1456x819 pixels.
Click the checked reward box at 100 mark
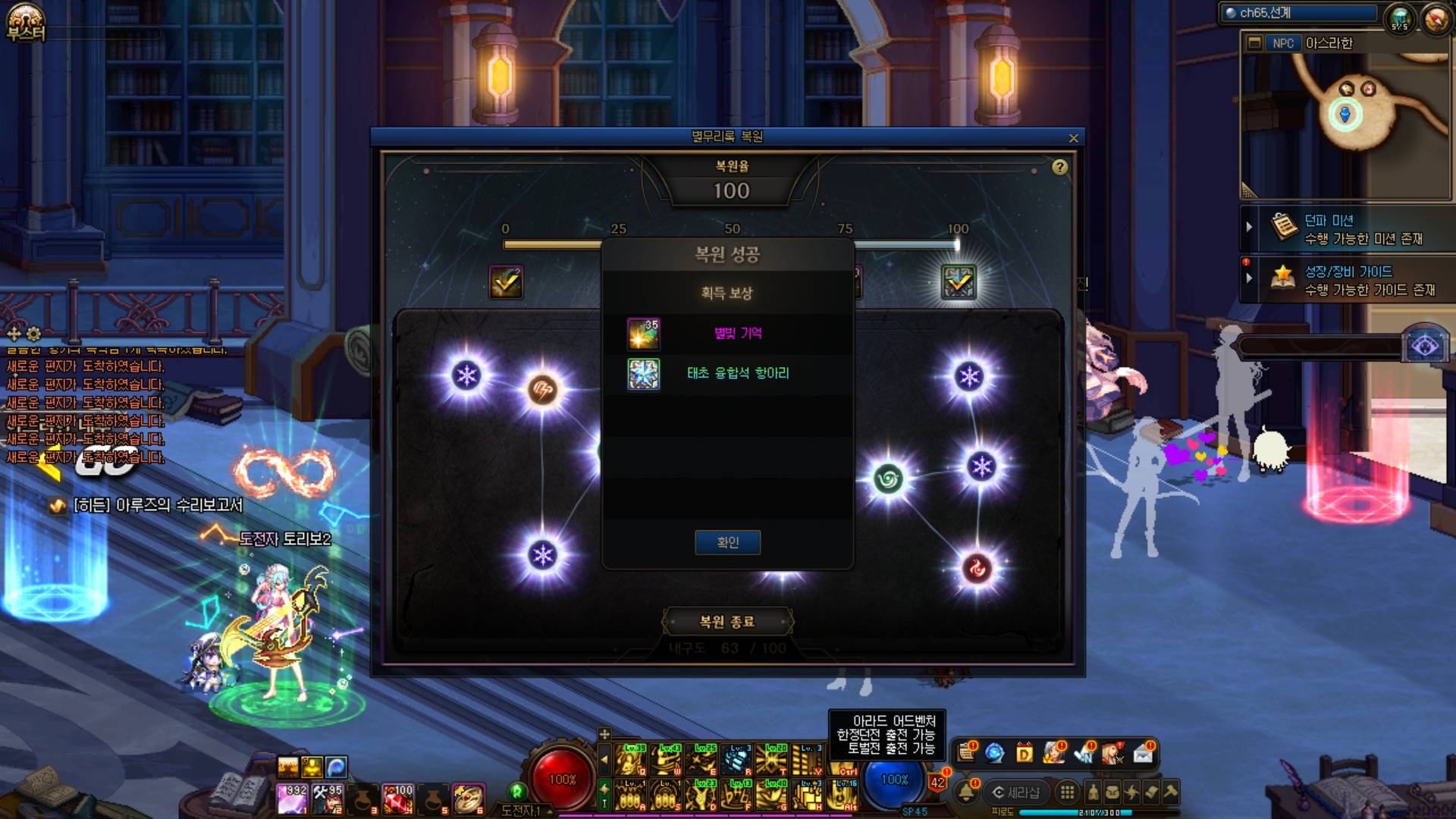pos(959,282)
